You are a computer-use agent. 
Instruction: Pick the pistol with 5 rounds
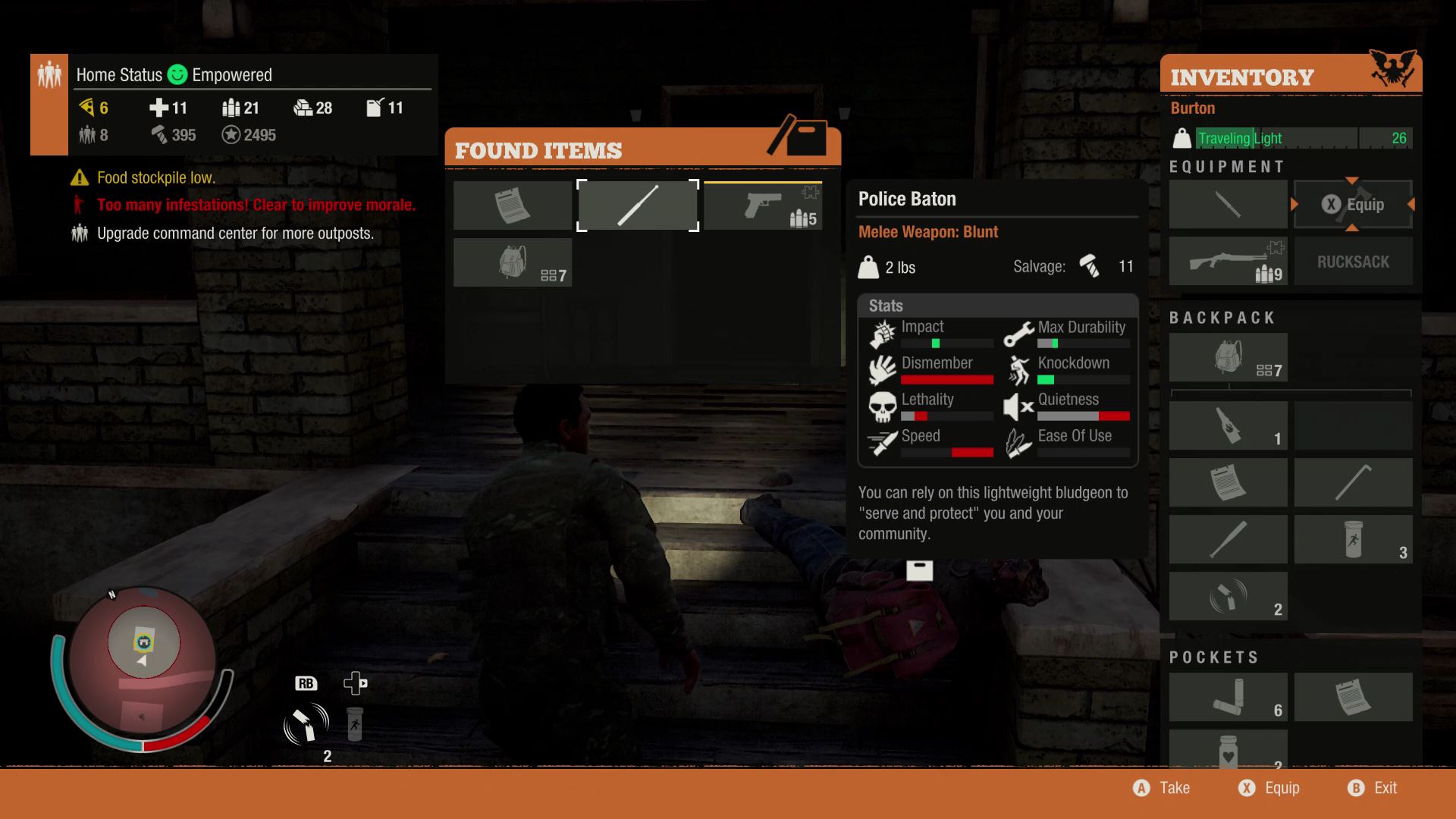763,205
